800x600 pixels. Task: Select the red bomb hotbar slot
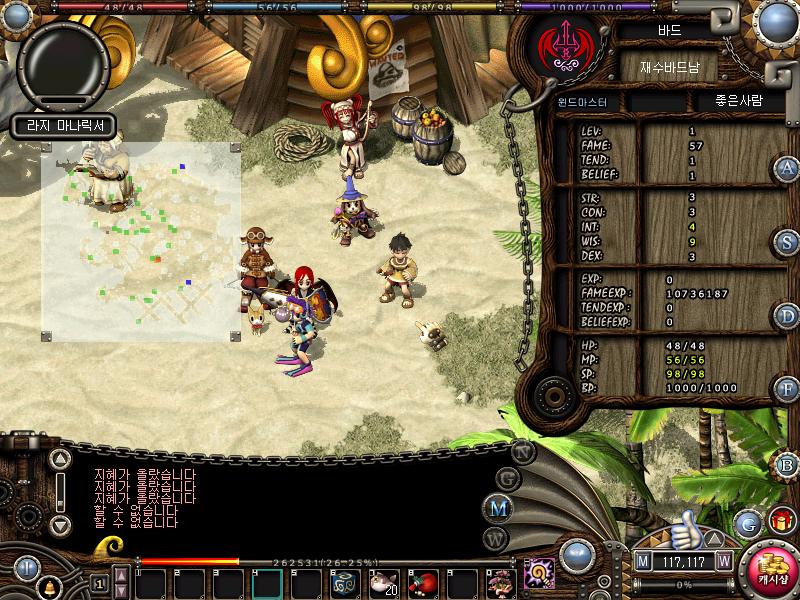tap(423, 582)
